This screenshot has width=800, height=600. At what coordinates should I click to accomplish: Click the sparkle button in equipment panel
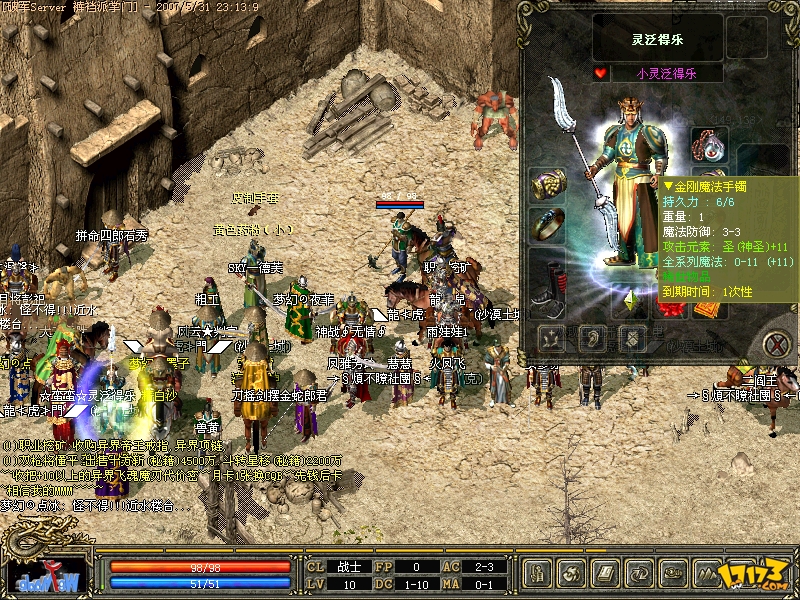pyautogui.click(x=551, y=337)
